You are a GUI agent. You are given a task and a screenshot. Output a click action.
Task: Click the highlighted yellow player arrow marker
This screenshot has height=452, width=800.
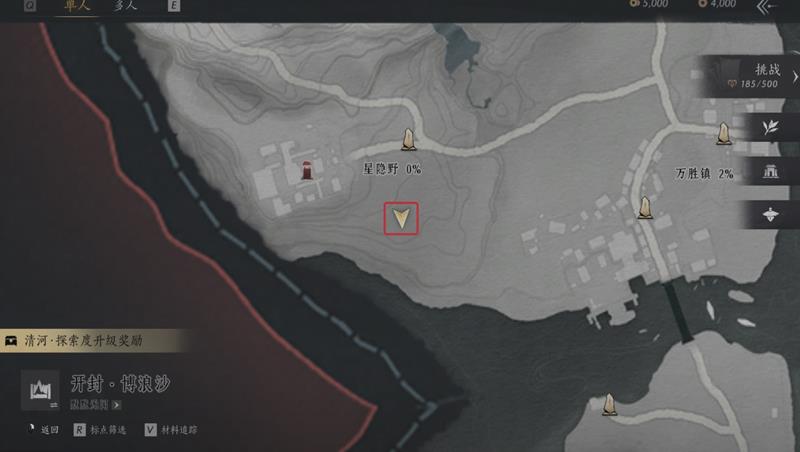pyautogui.click(x=401, y=219)
